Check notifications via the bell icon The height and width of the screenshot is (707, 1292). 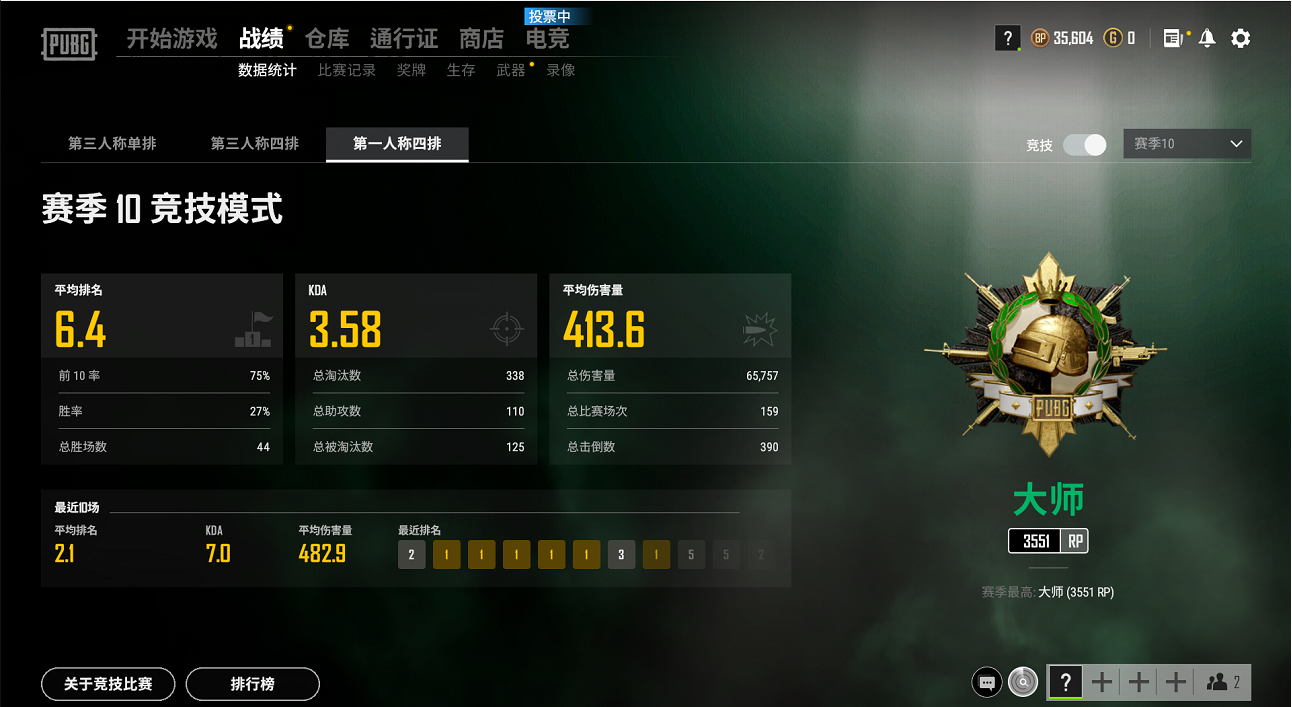(1207, 39)
